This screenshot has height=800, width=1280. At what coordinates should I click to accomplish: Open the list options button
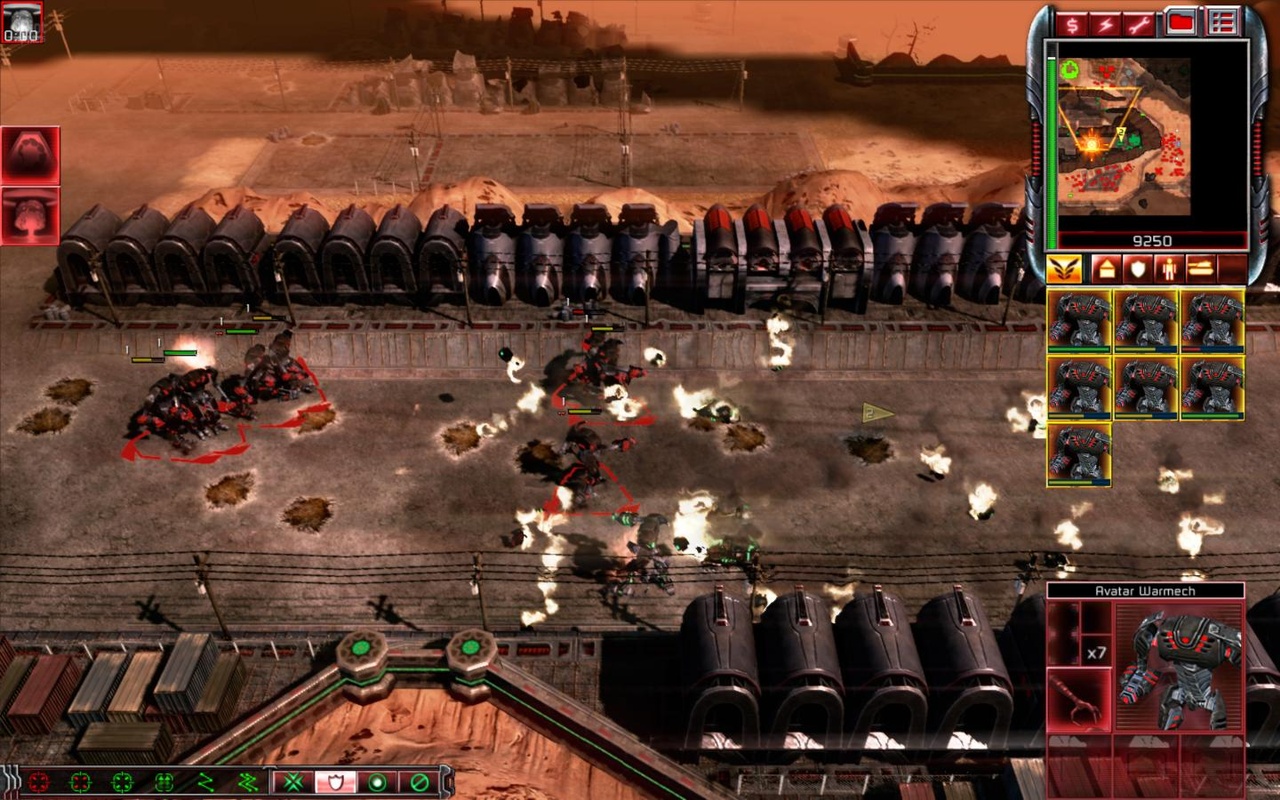[x=1221, y=22]
